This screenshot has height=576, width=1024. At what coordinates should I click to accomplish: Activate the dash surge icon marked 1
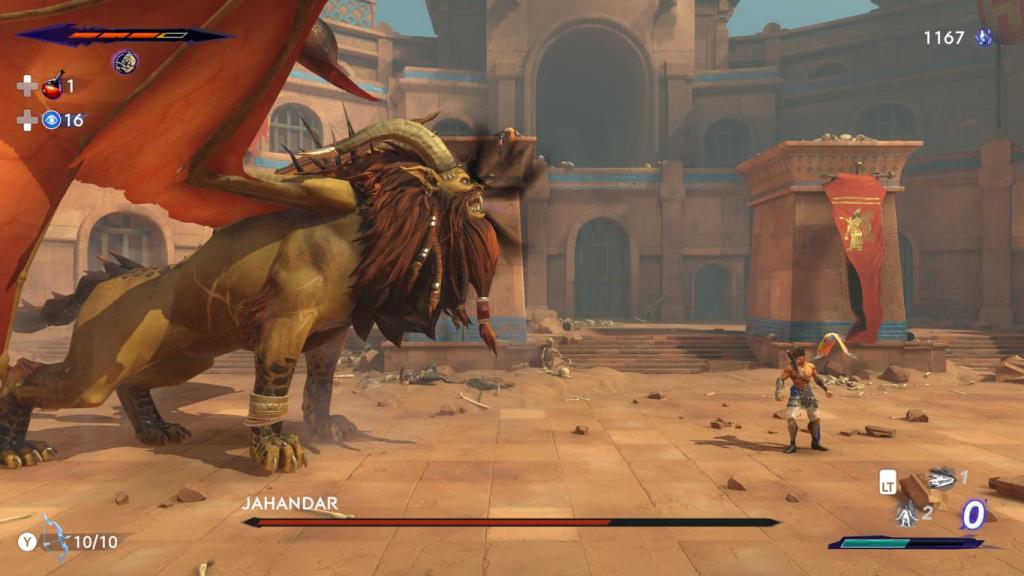[x=940, y=478]
